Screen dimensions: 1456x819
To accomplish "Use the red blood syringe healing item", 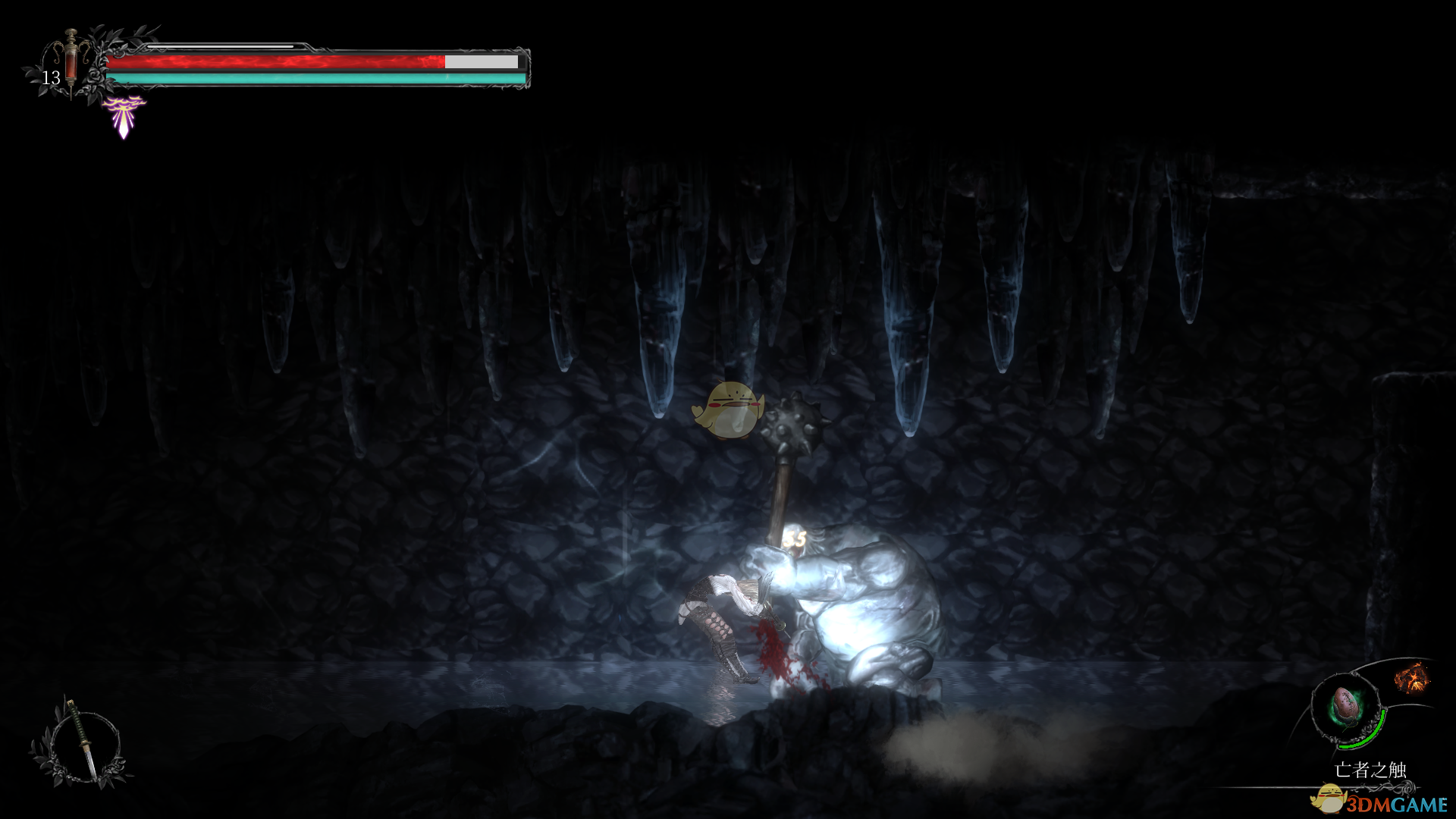I will click(x=71, y=62).
